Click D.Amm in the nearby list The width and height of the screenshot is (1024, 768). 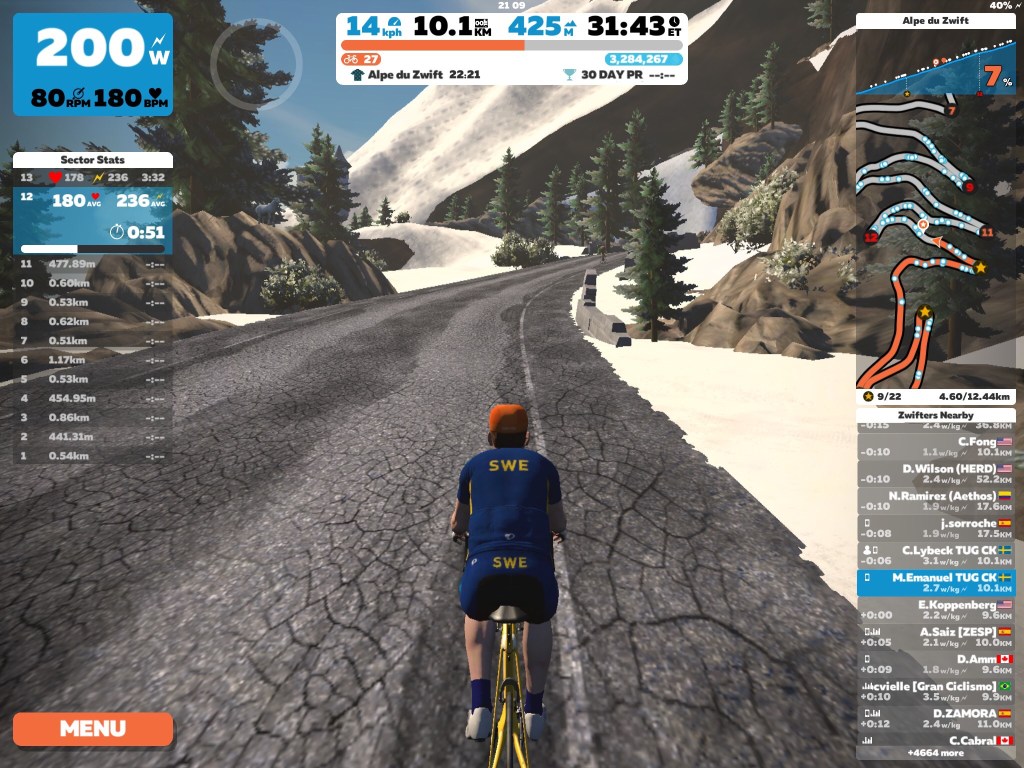click(x=935, y=664)
